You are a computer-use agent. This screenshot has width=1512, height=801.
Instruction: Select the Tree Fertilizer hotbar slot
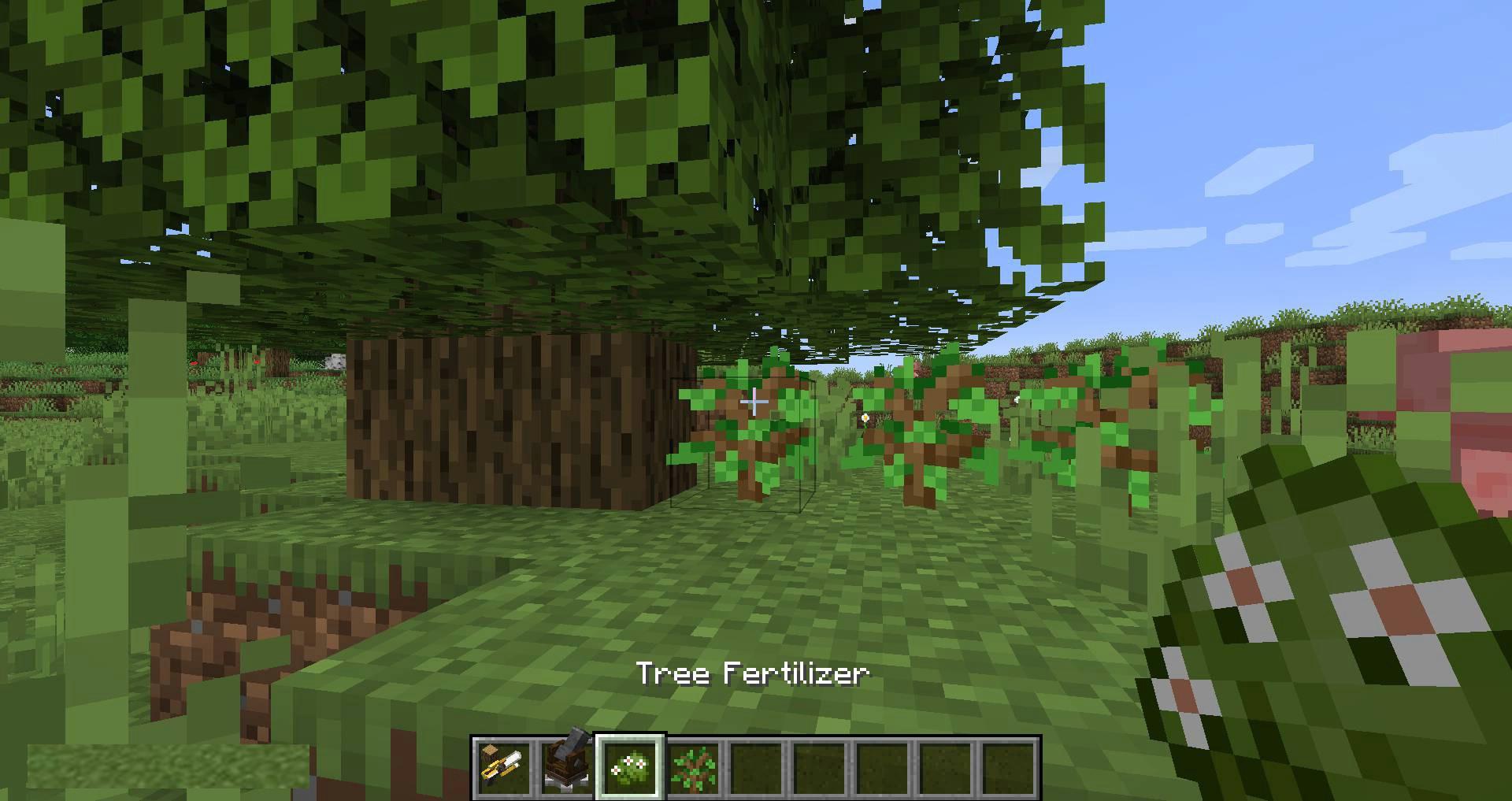tap(630, 767)
